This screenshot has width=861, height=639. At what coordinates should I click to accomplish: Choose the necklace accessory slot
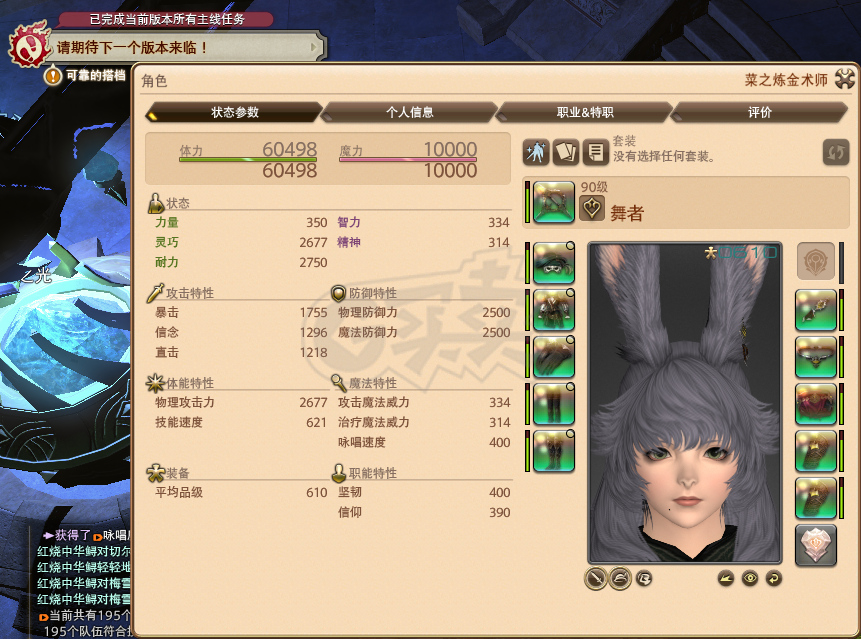pos(815,357)
